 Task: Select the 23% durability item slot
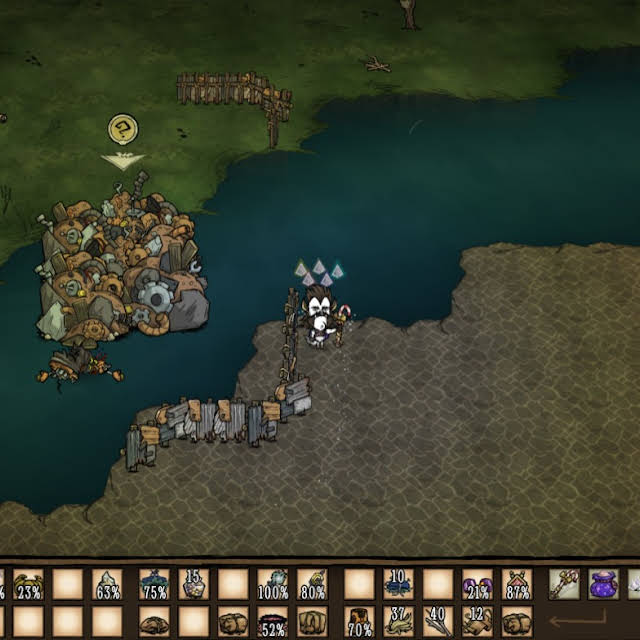[28, 584]
